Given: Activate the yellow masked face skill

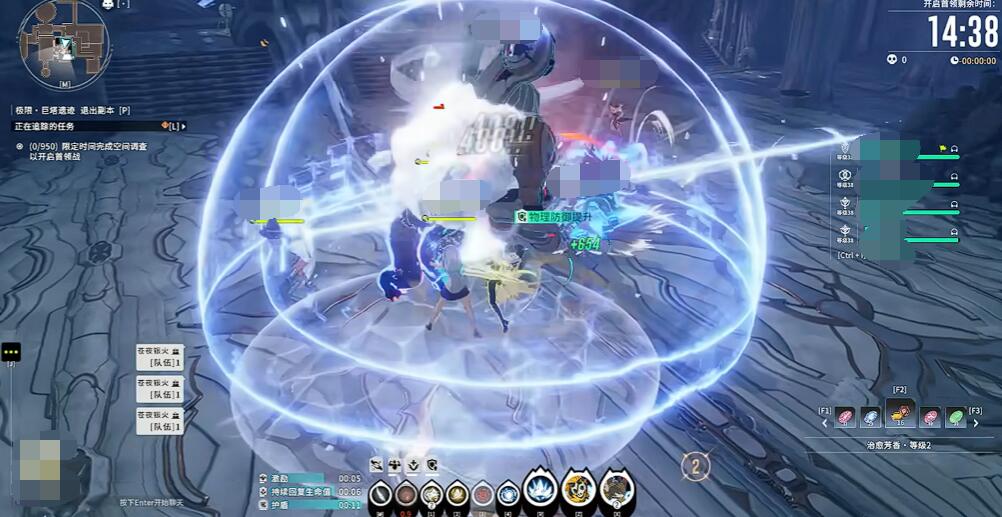Looking at the screenshot, I should tap(578, 490).
